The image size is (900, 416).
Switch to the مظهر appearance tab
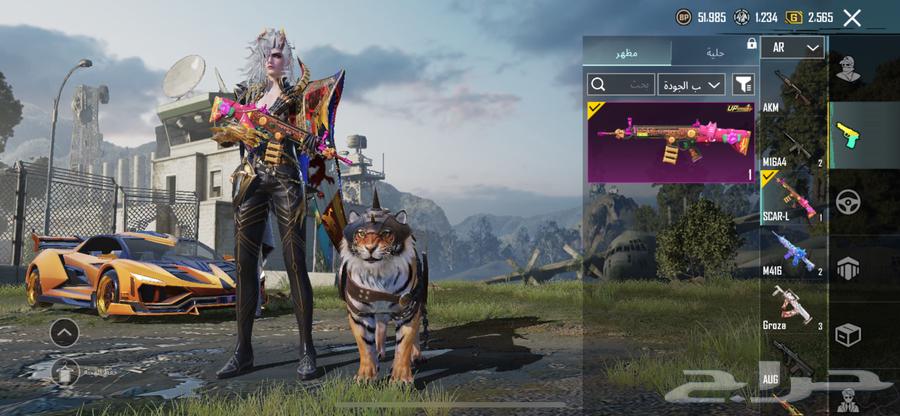click(628, 52)
